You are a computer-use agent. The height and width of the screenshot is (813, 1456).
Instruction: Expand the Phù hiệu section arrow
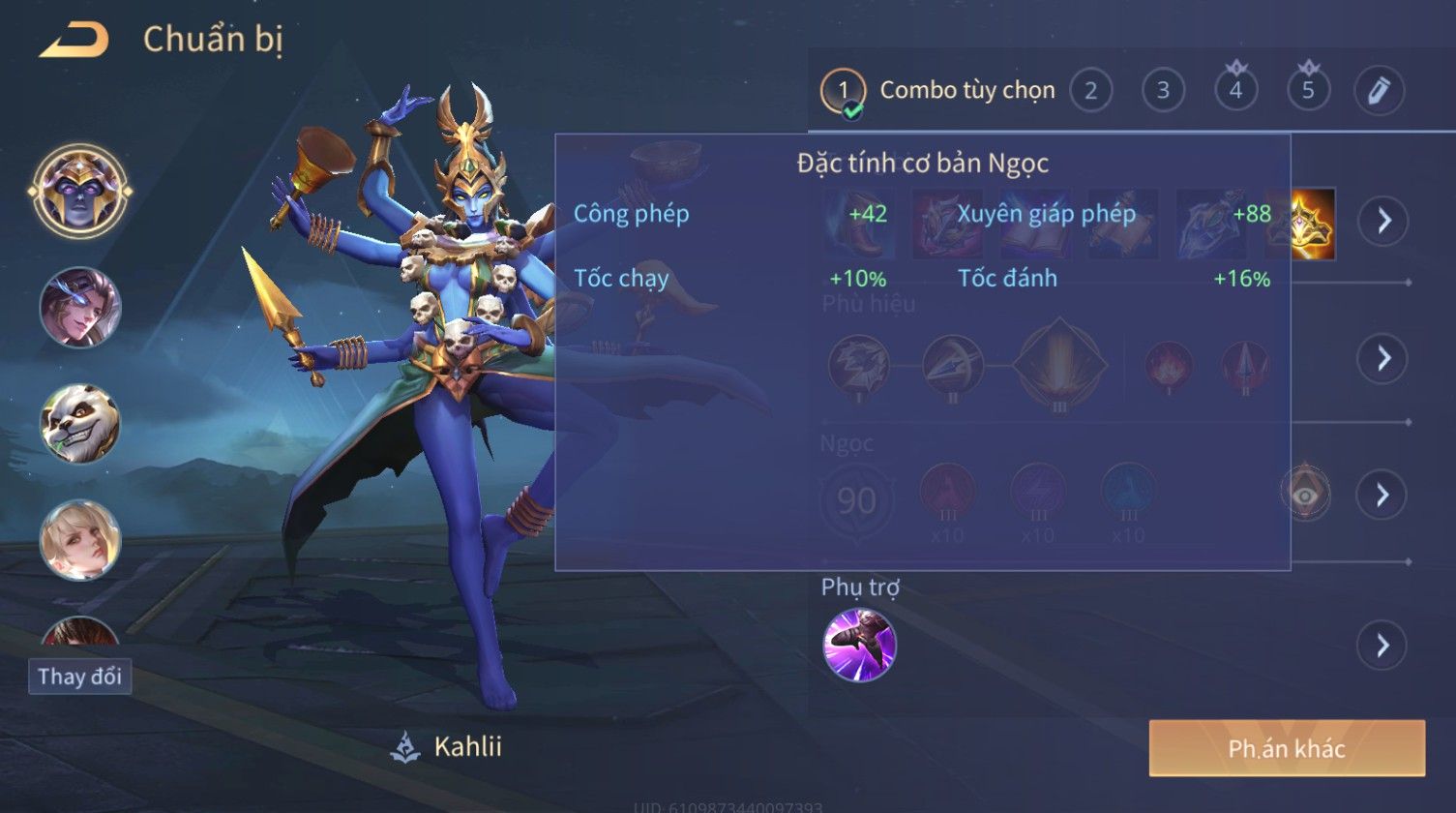[x=1382, y=358]
